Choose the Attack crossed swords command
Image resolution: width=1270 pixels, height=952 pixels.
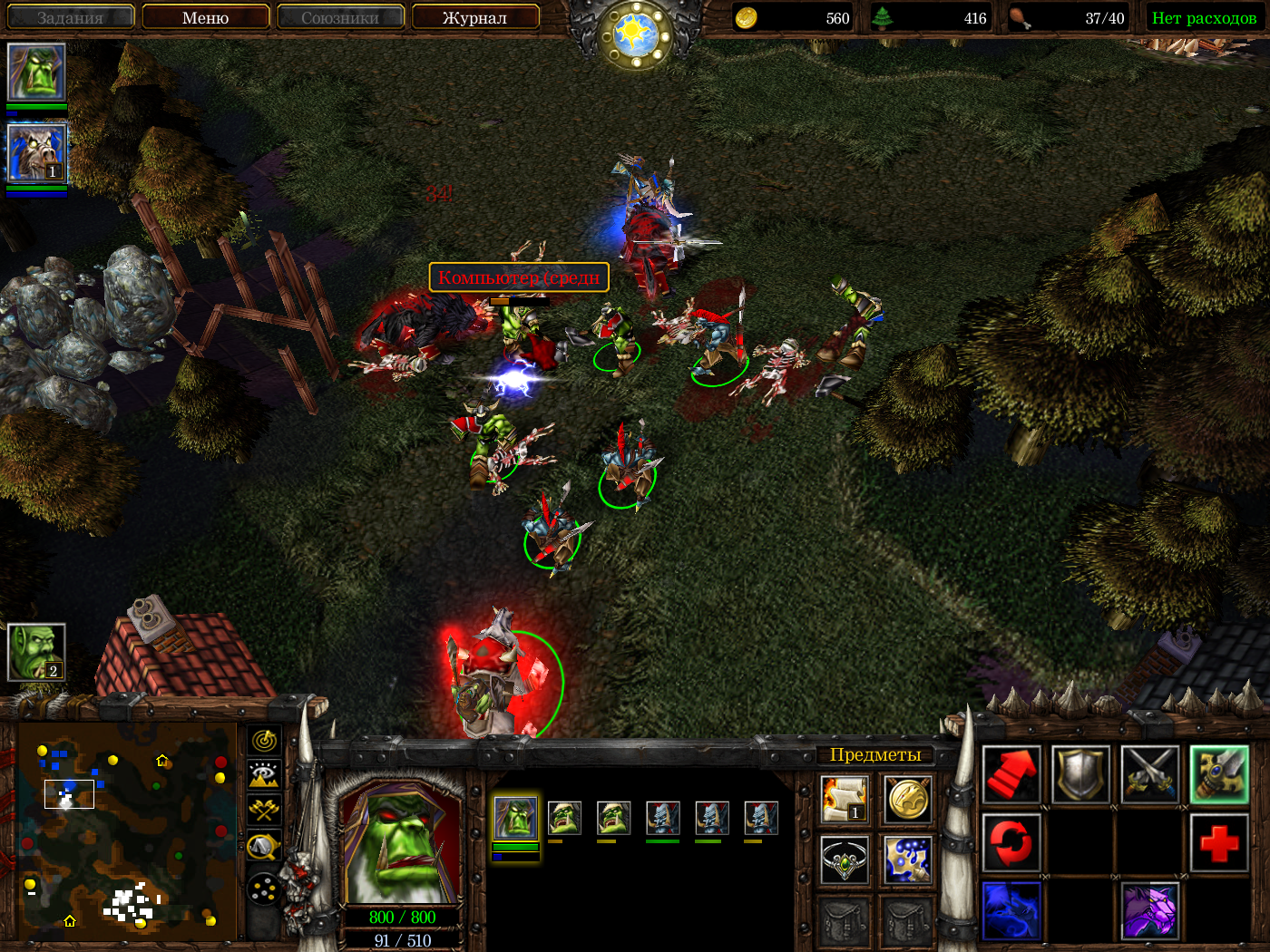[x=1149, y=774]
